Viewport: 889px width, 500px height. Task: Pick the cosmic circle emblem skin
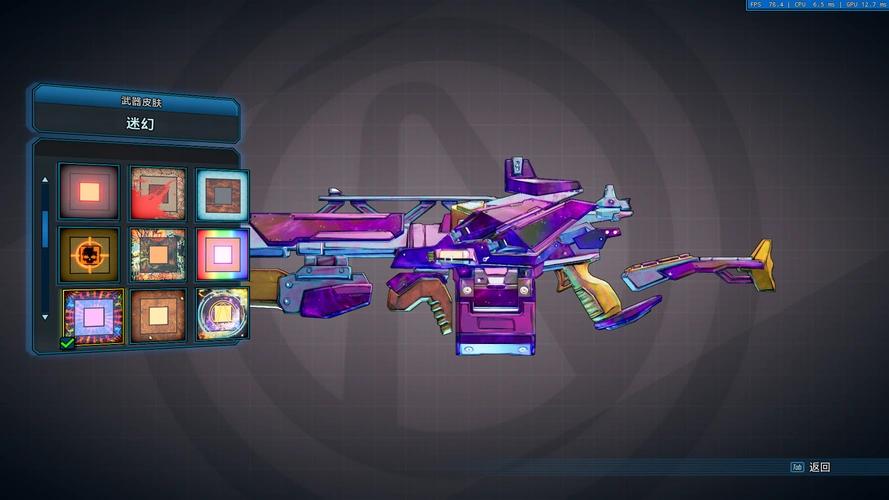pos(221,315)
